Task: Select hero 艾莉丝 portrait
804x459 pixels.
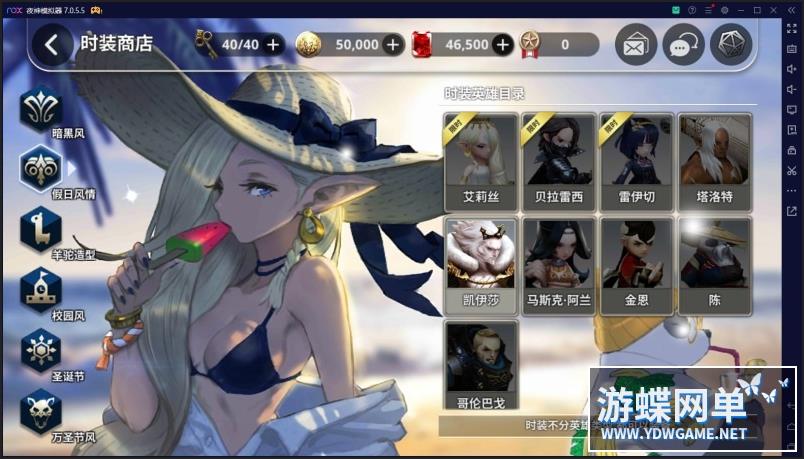Action: [x=481, y=160]
